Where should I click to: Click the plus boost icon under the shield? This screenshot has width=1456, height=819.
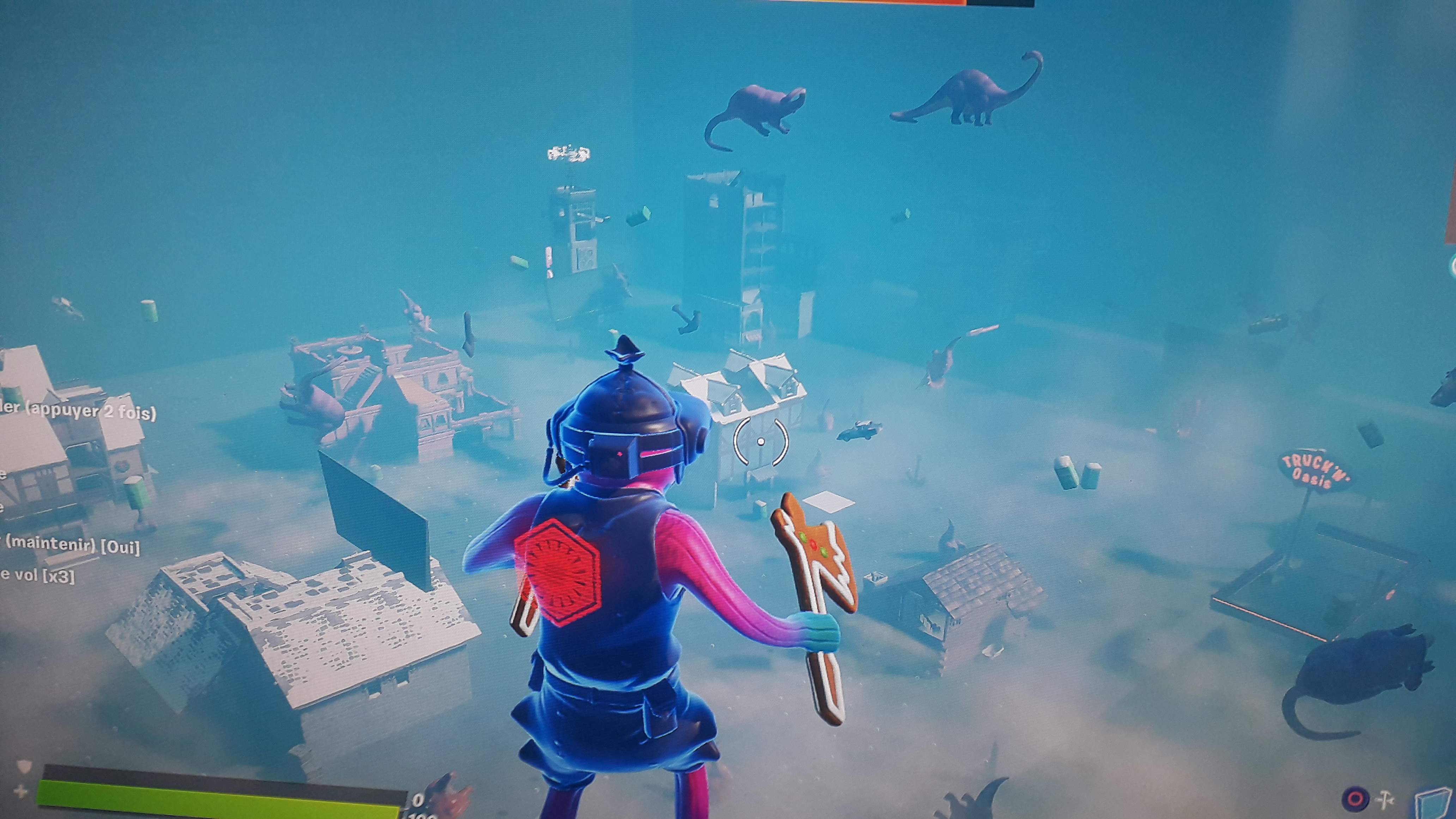point(21,791)
